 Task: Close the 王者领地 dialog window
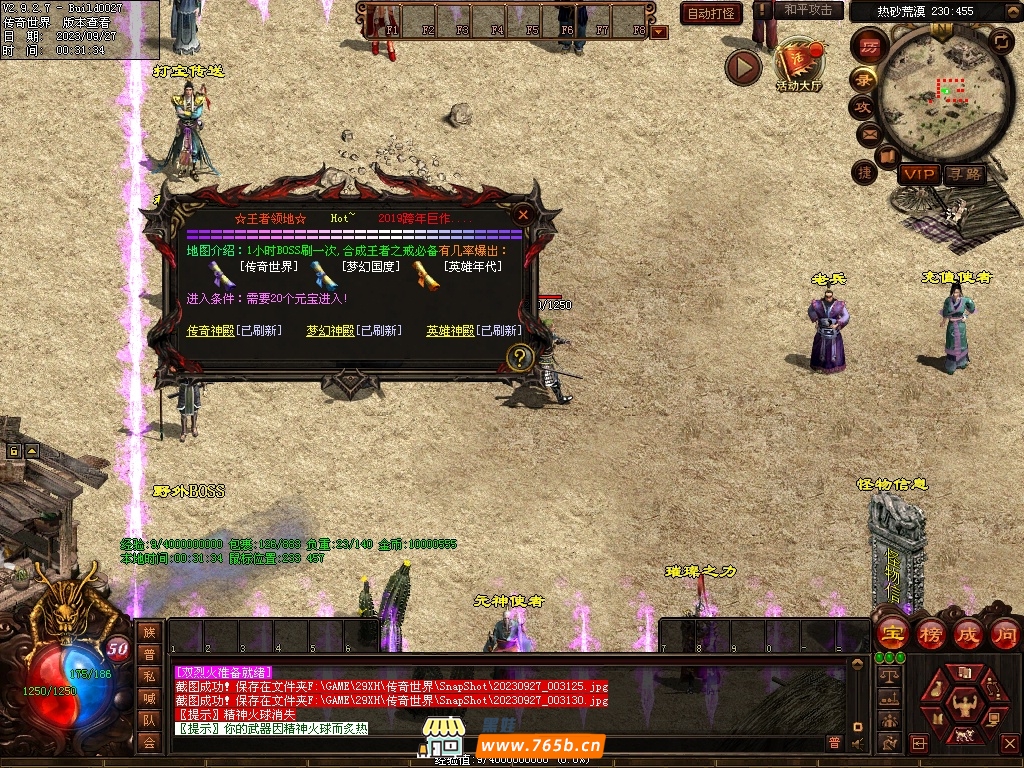coord(522,214)
